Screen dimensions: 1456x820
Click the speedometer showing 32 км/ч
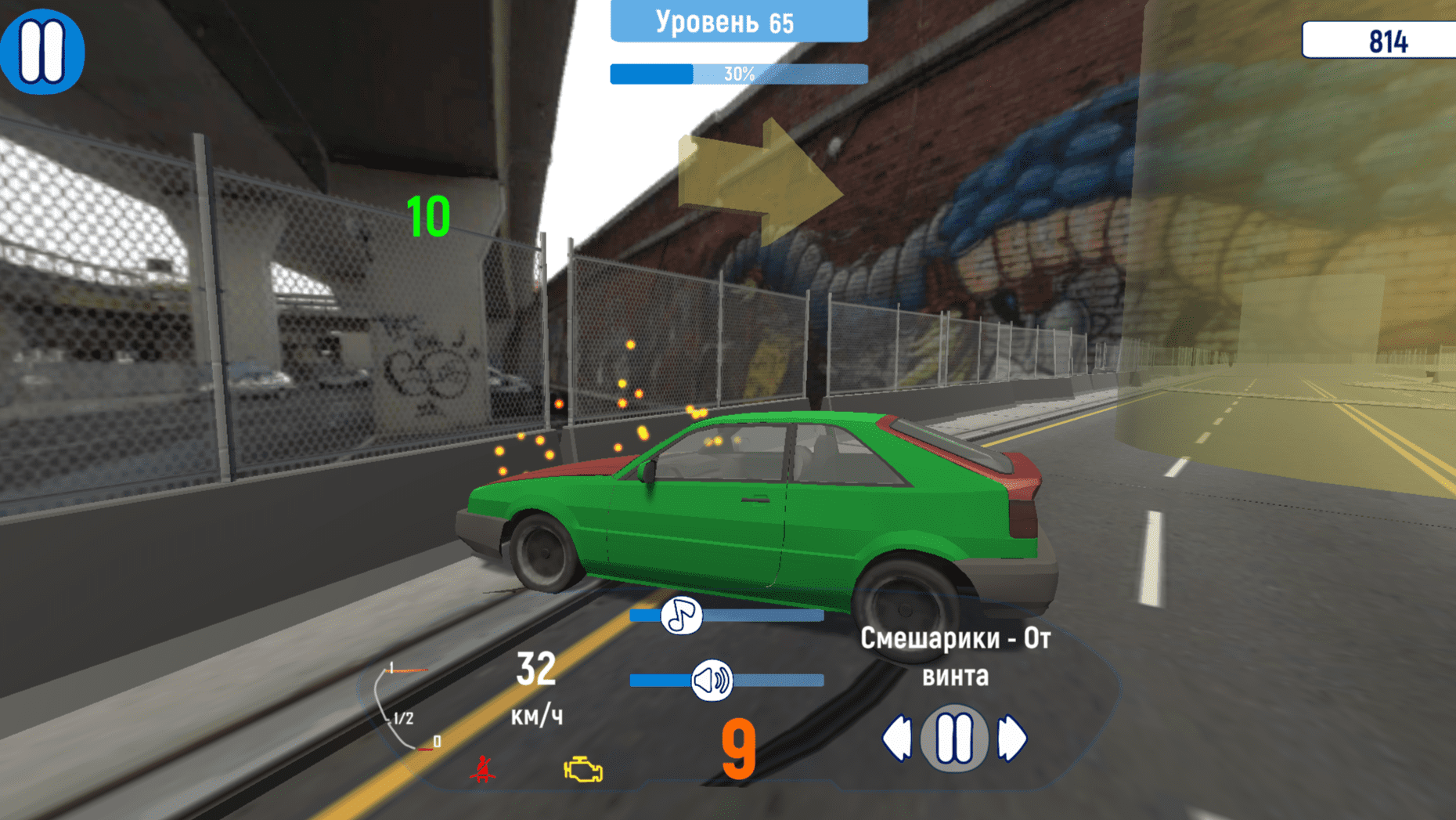536,688
